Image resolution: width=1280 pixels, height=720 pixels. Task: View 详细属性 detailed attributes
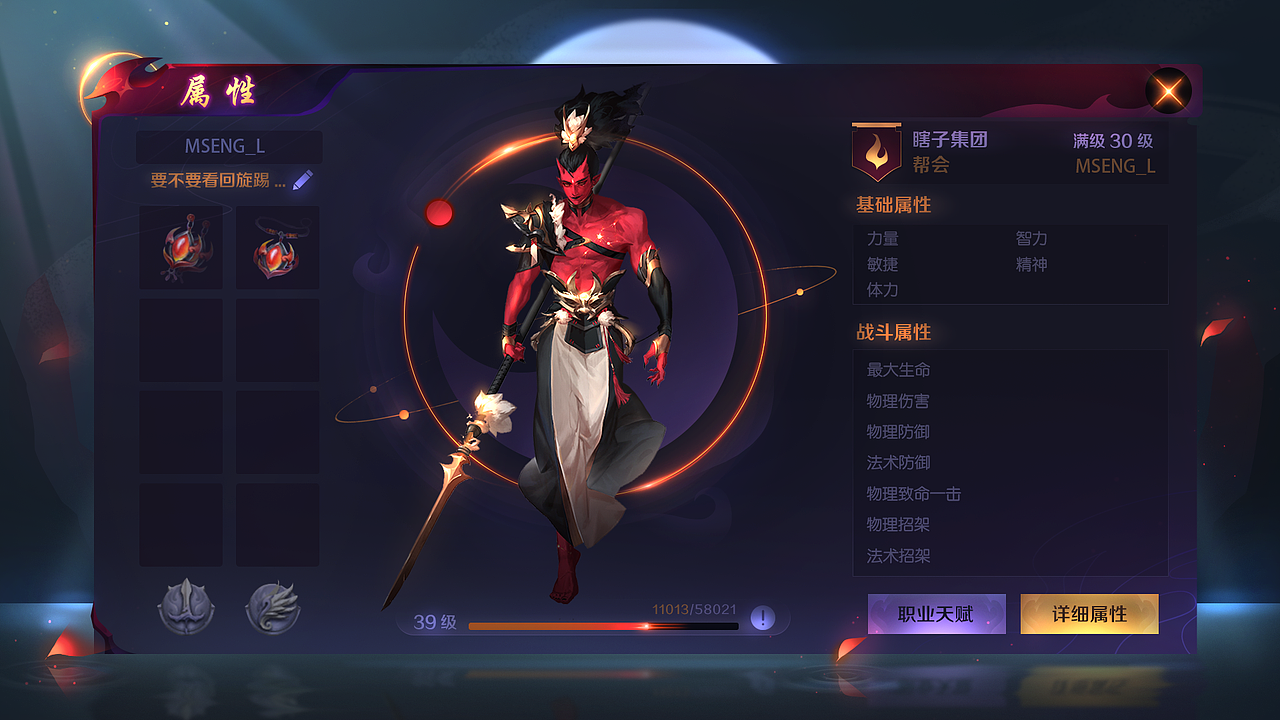(1088, 614)
